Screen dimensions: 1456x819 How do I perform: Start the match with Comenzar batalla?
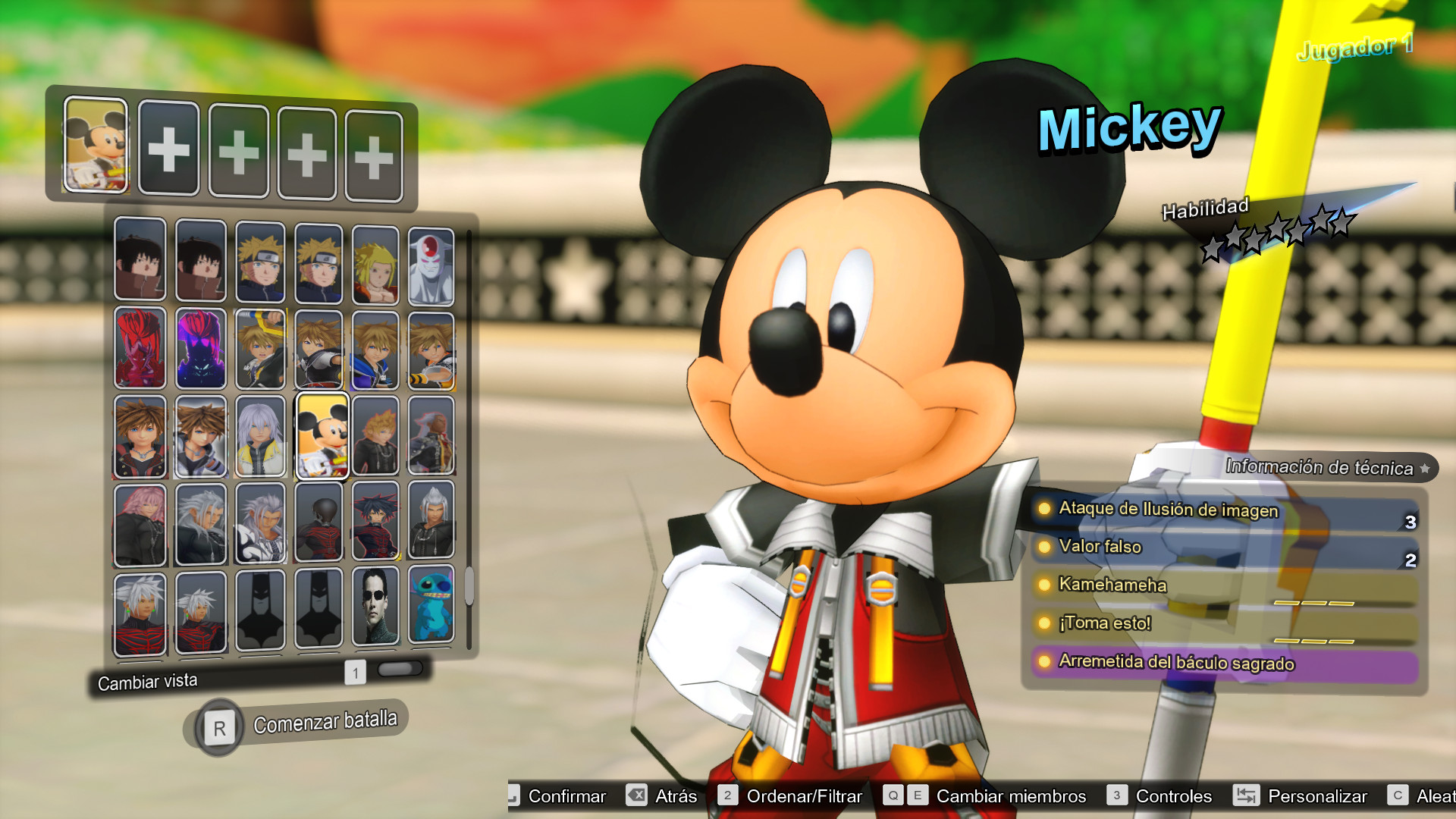click(x=325, y=719)
